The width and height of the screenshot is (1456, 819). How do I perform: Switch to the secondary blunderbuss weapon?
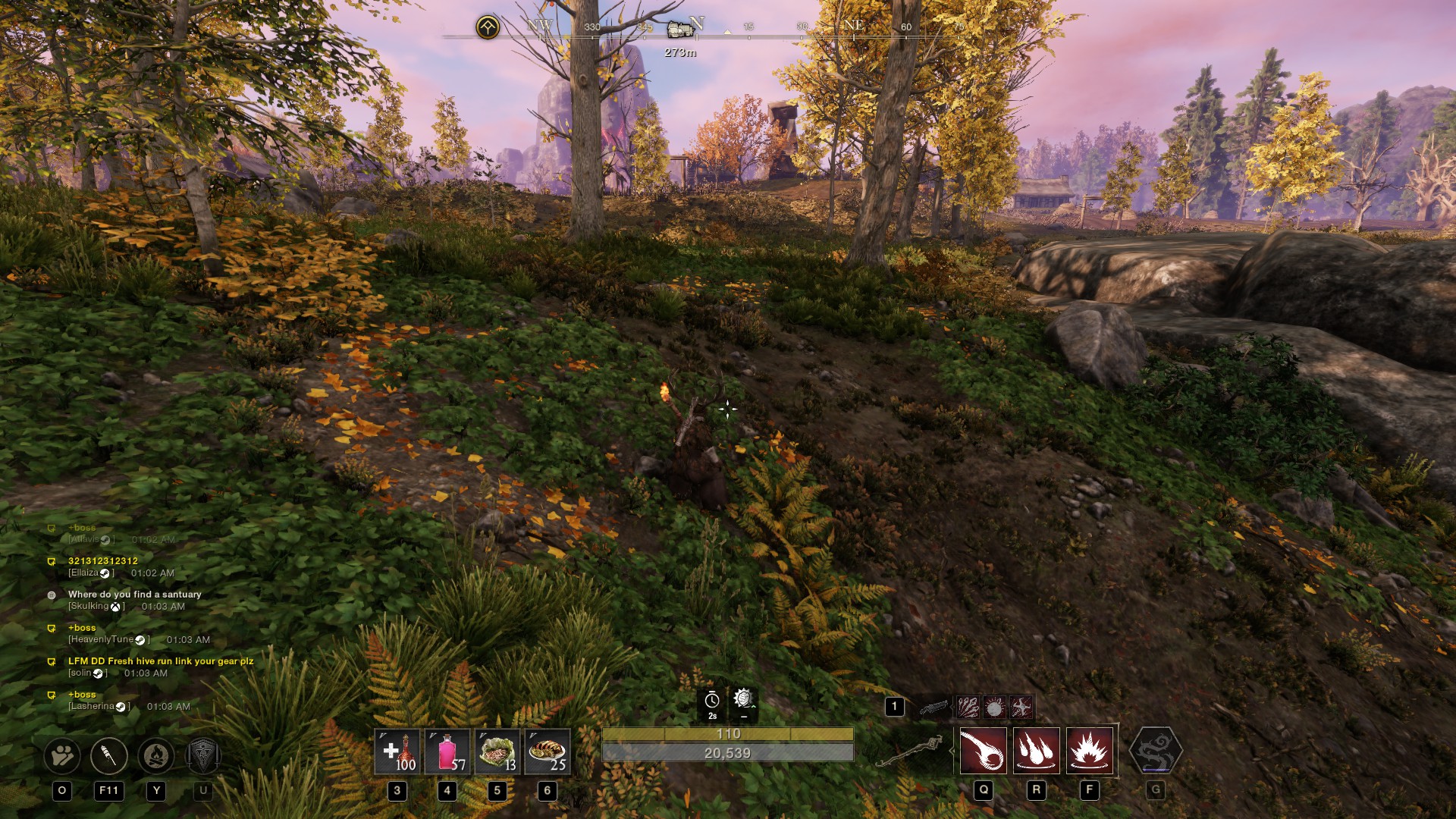click(x=934, y=708)
